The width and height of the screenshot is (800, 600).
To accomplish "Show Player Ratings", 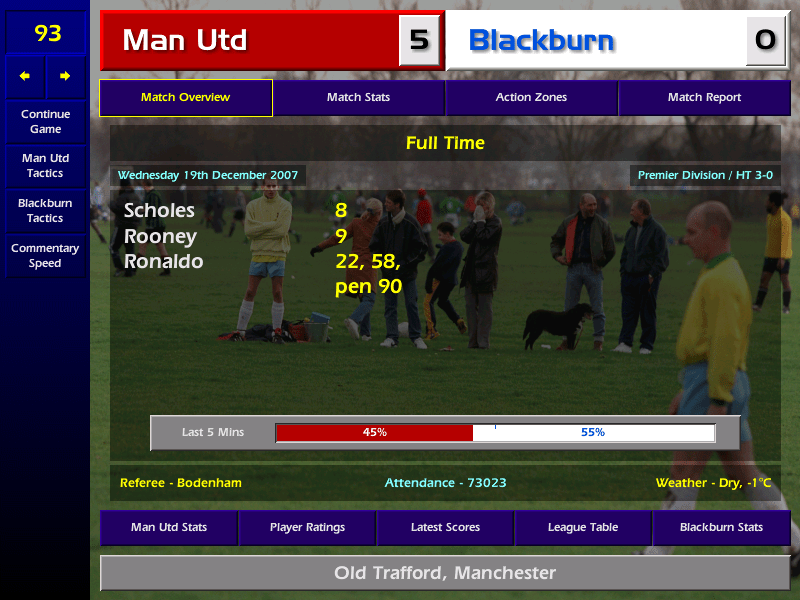I will coord(307,527).
